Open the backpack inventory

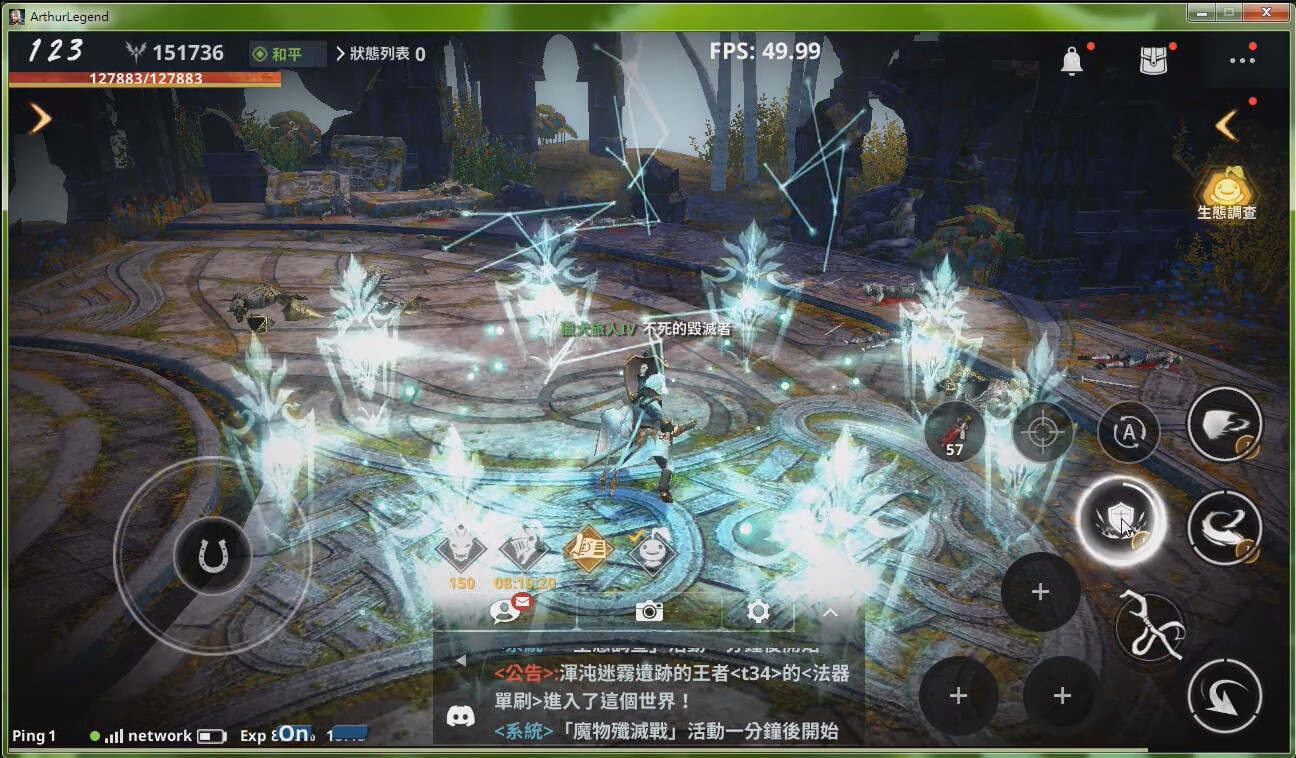tap(1154, 60)
